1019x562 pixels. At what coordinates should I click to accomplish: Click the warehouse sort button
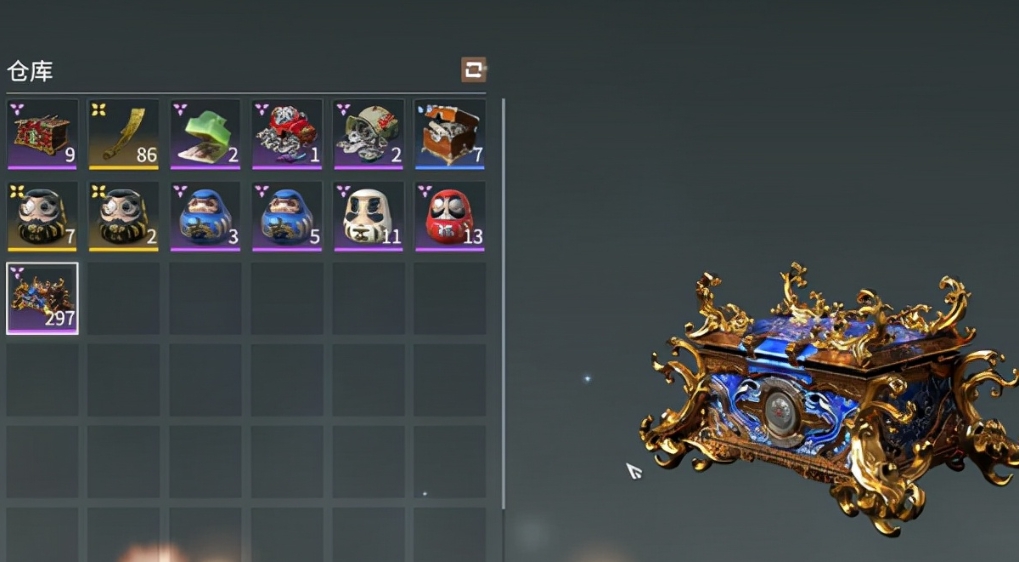(x=473, y=70)
